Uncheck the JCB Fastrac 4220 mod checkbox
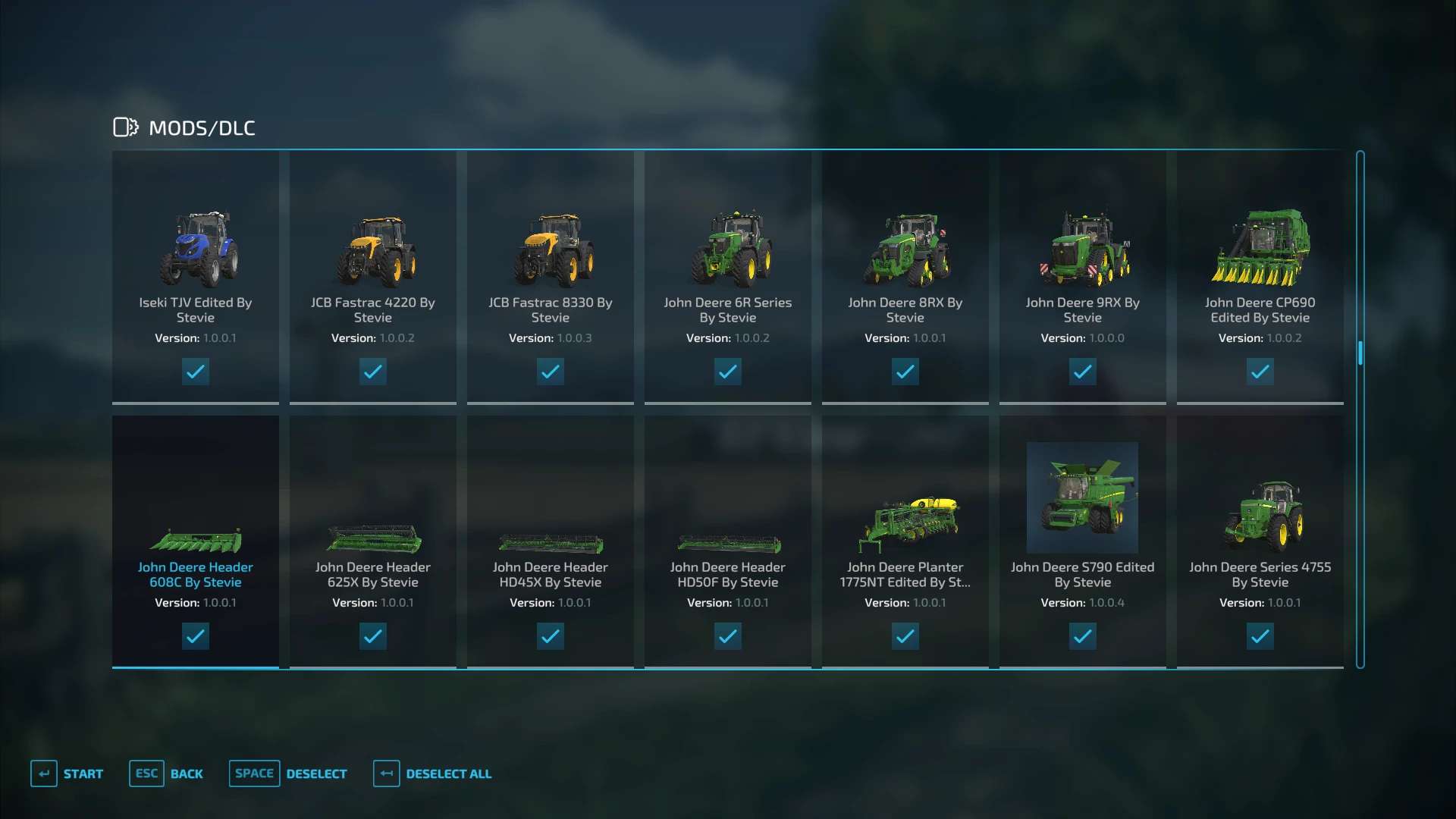Image resolution: width=1456 pixels, height=819 pixels. point(372,372)
